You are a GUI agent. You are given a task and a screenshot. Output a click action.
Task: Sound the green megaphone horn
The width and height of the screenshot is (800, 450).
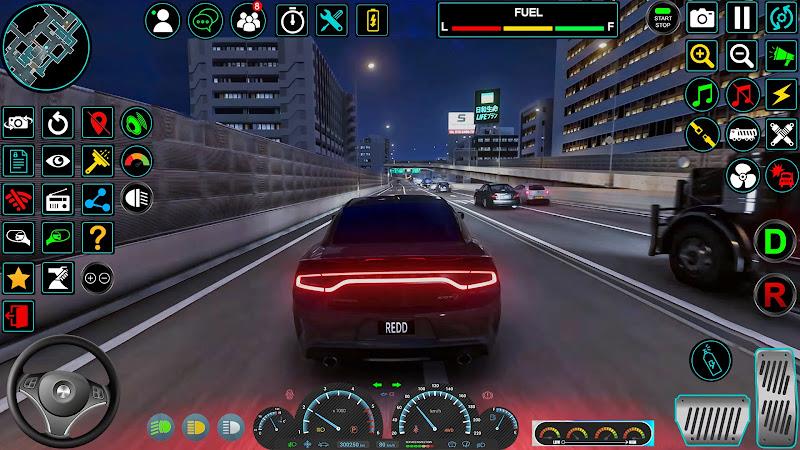780,56
